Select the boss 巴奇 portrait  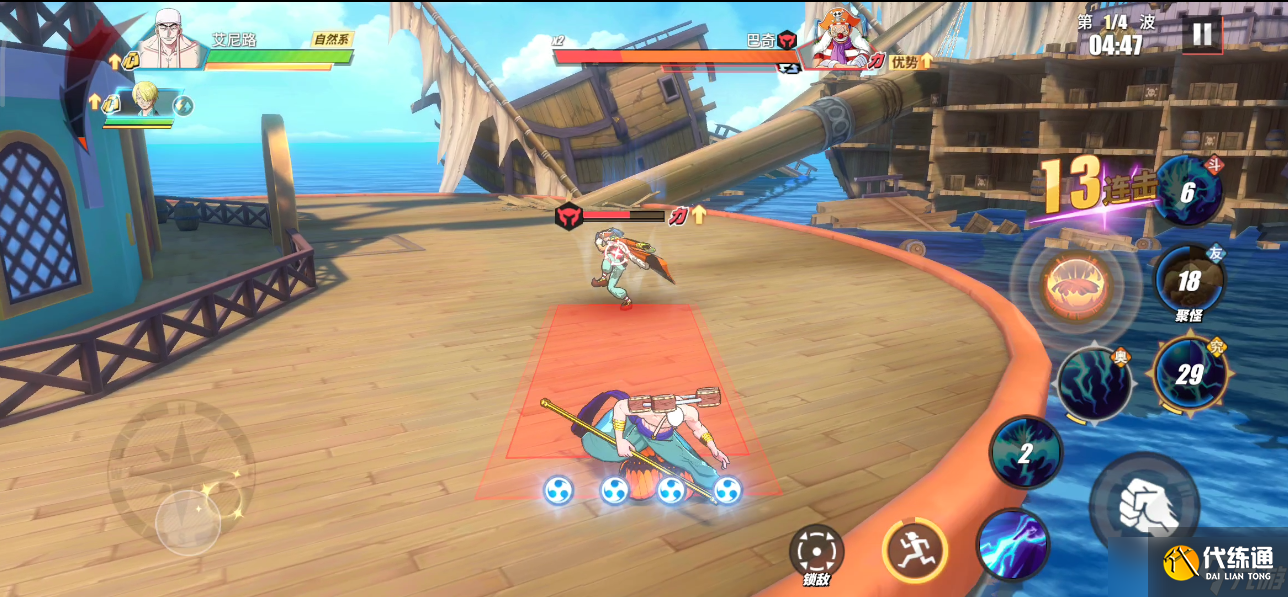pos(838,40)
